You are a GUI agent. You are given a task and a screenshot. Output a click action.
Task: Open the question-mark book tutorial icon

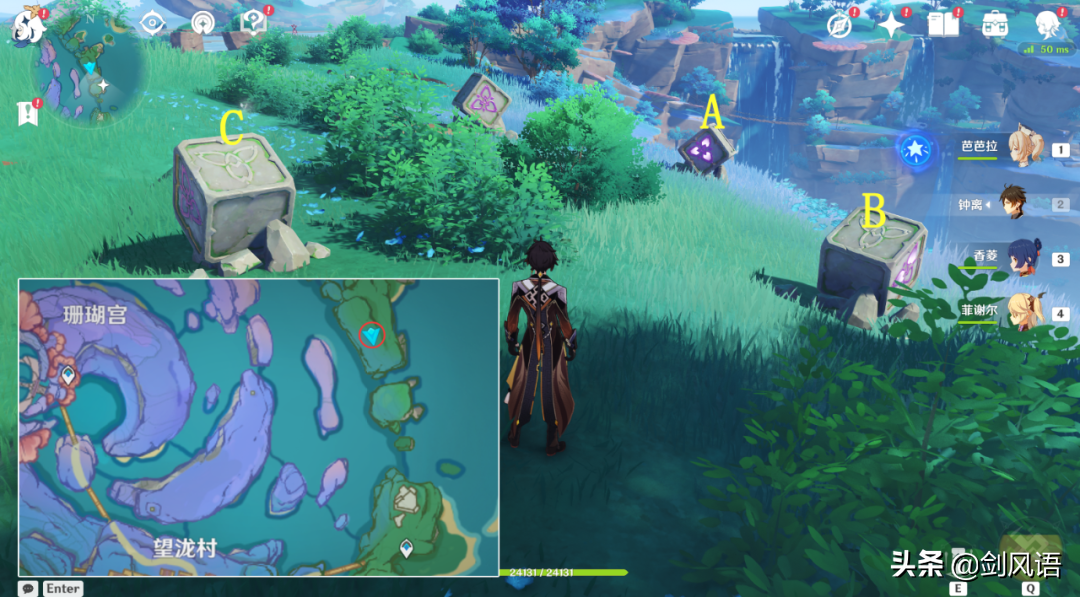(x=253, y=22)
